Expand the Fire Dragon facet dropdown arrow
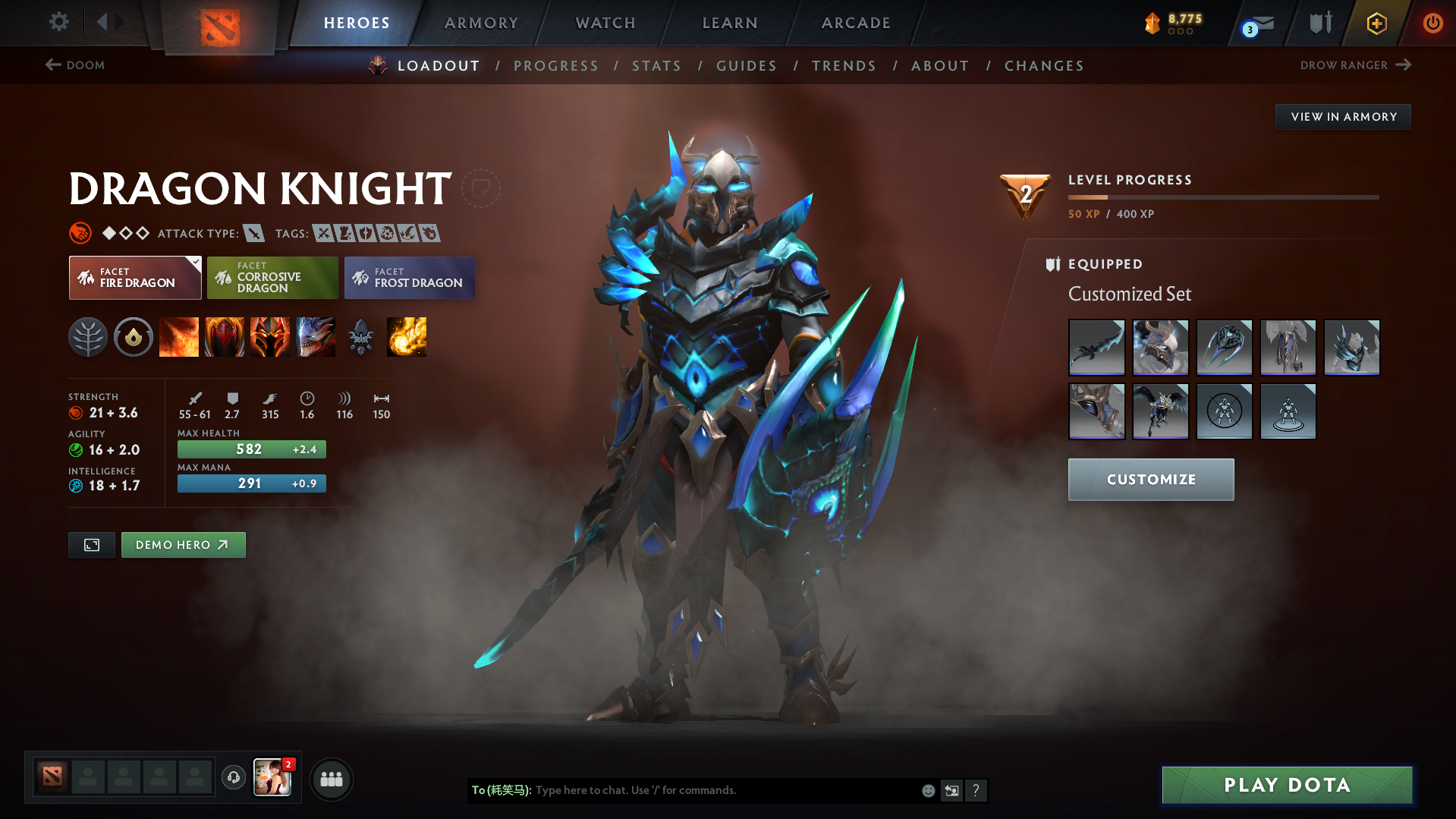Viewport: 1456px width, 819px height. (x=196, y=261)
